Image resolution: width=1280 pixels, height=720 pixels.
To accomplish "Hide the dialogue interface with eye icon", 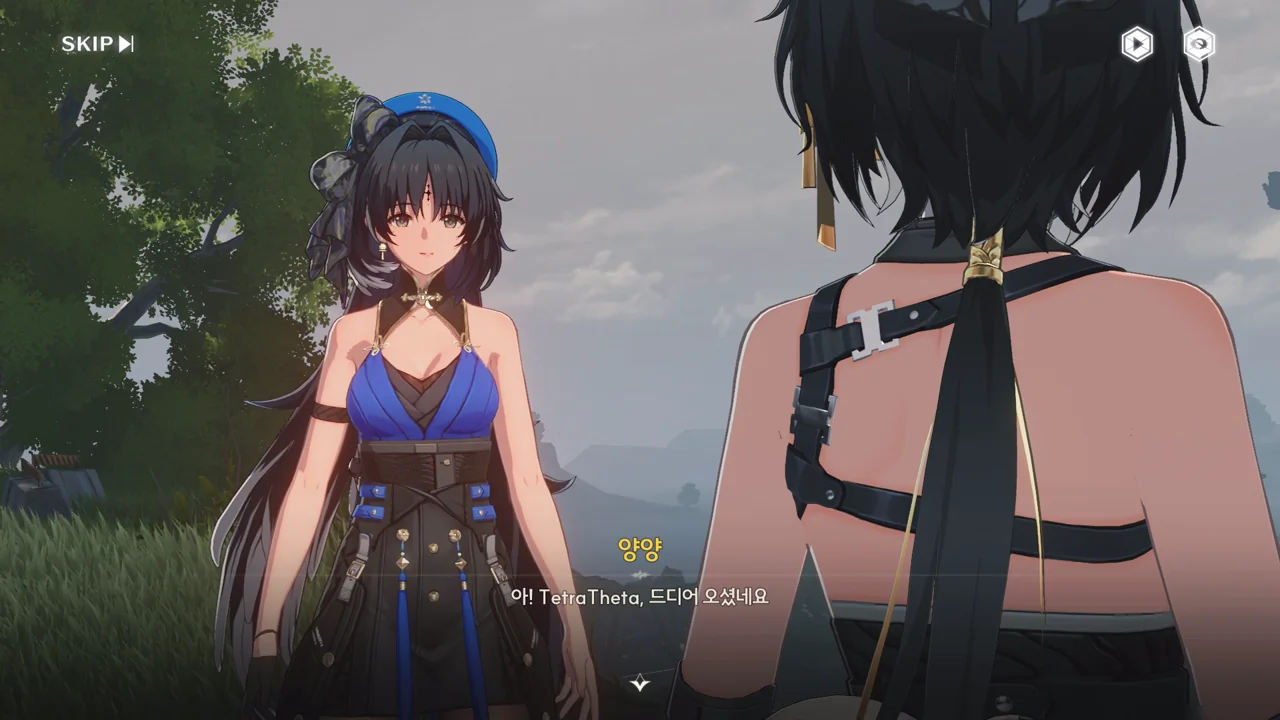I will pyautogui.click(x=1198, y=44).
